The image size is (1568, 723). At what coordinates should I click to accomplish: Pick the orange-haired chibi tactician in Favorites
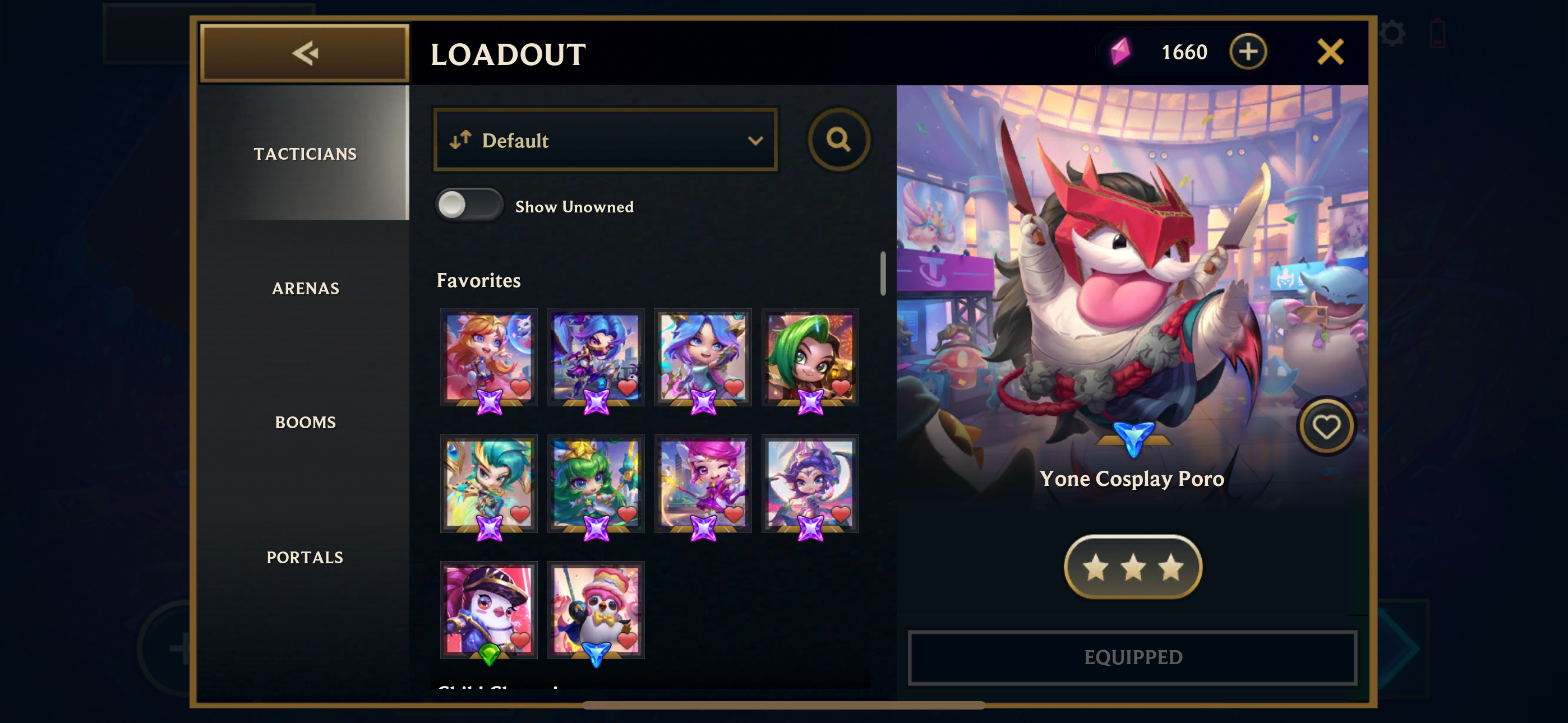[489, 357]
